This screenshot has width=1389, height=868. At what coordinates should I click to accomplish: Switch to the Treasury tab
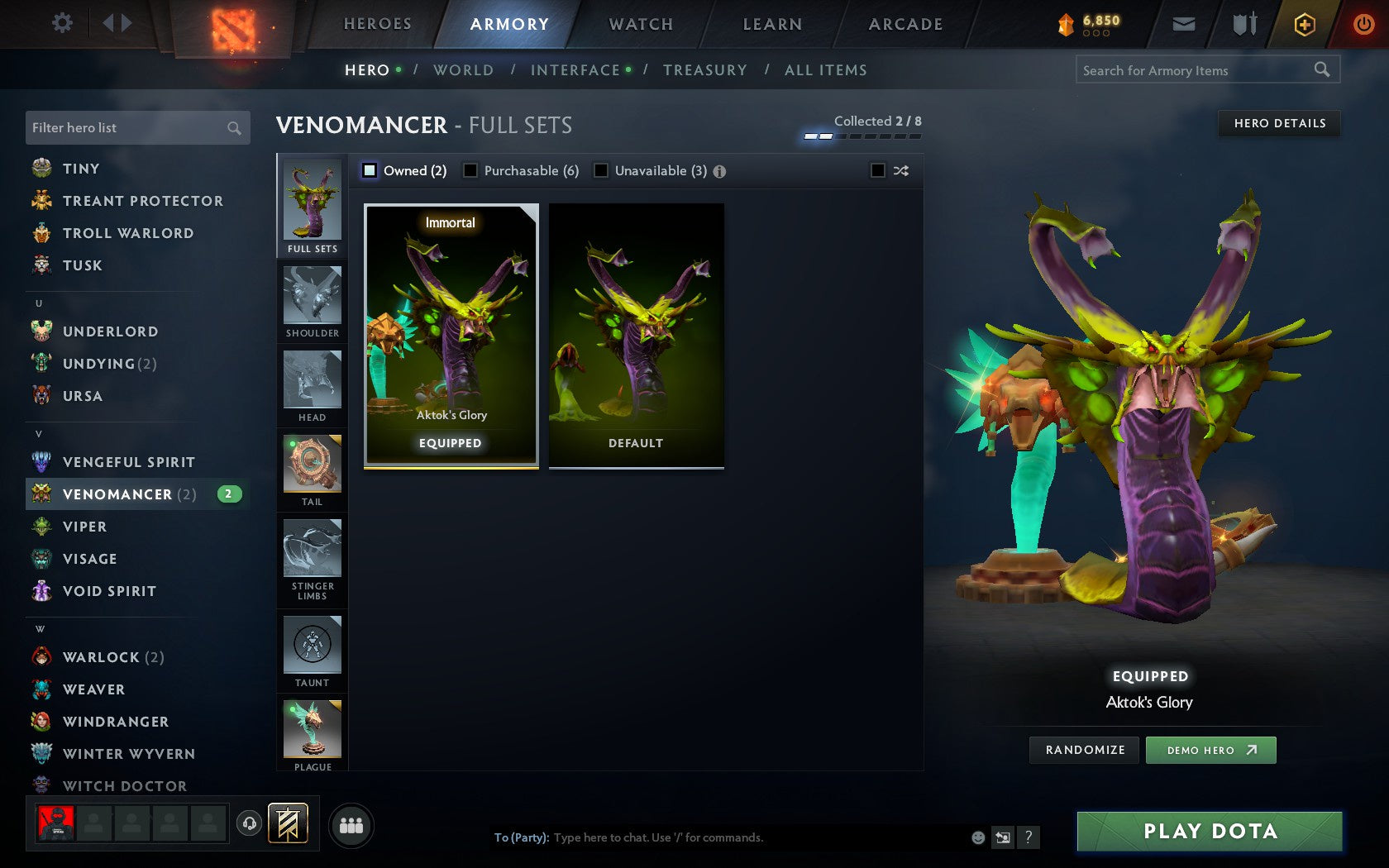pos(705,70)
